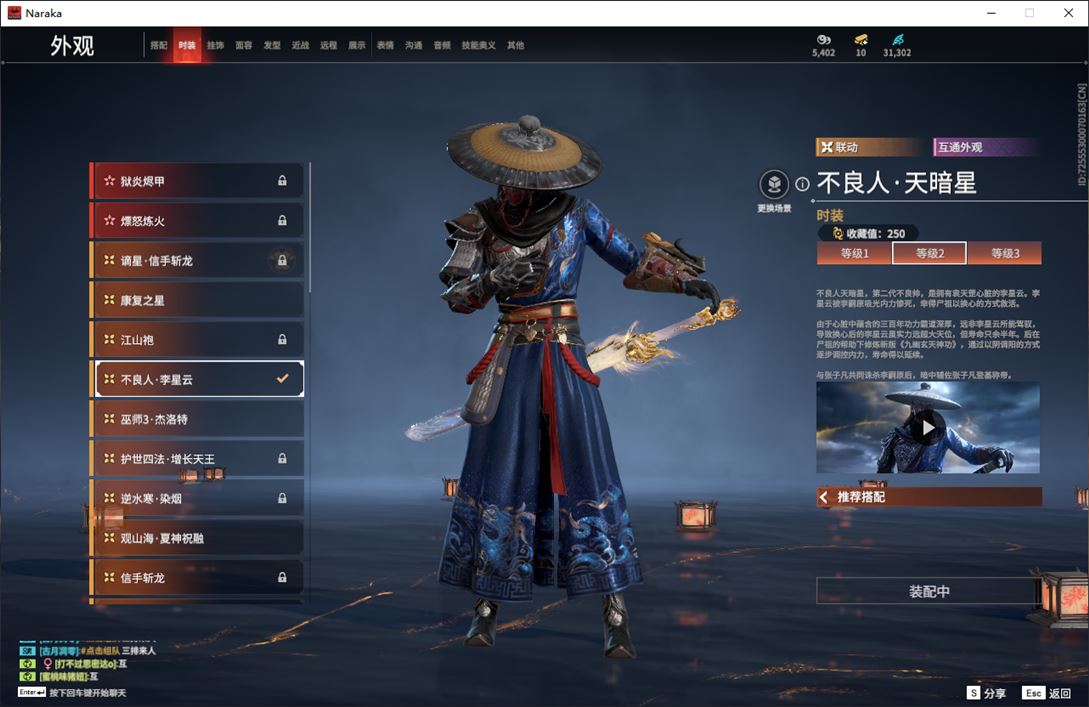Click the 装配中 equip button
The height and width of the screenshot is (707, 1089).
pyautogui.click(x=929, y=591)
